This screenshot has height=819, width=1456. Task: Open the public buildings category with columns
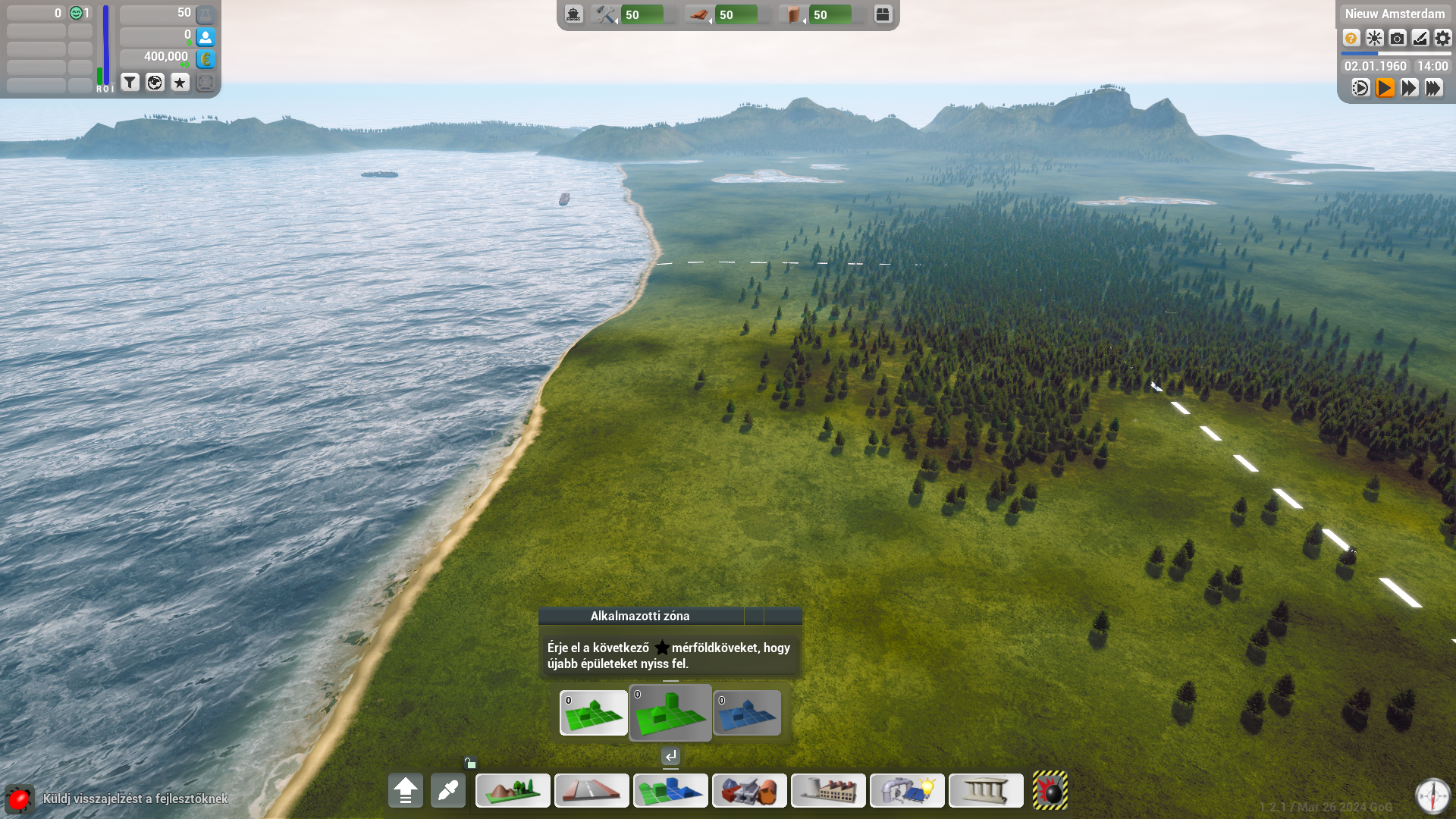(x=986, y=791)
